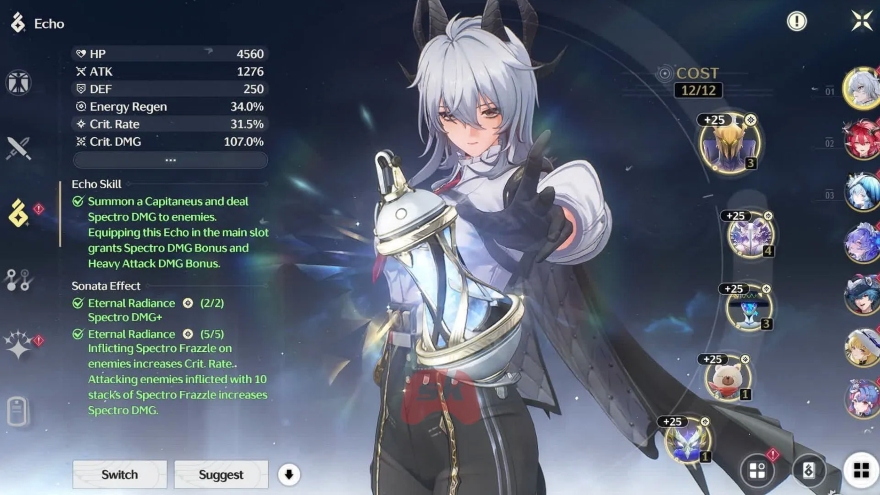Screen dimensions: 880x495
Task: Select the blue cost 3 echo slot
Action: (748, 307)
